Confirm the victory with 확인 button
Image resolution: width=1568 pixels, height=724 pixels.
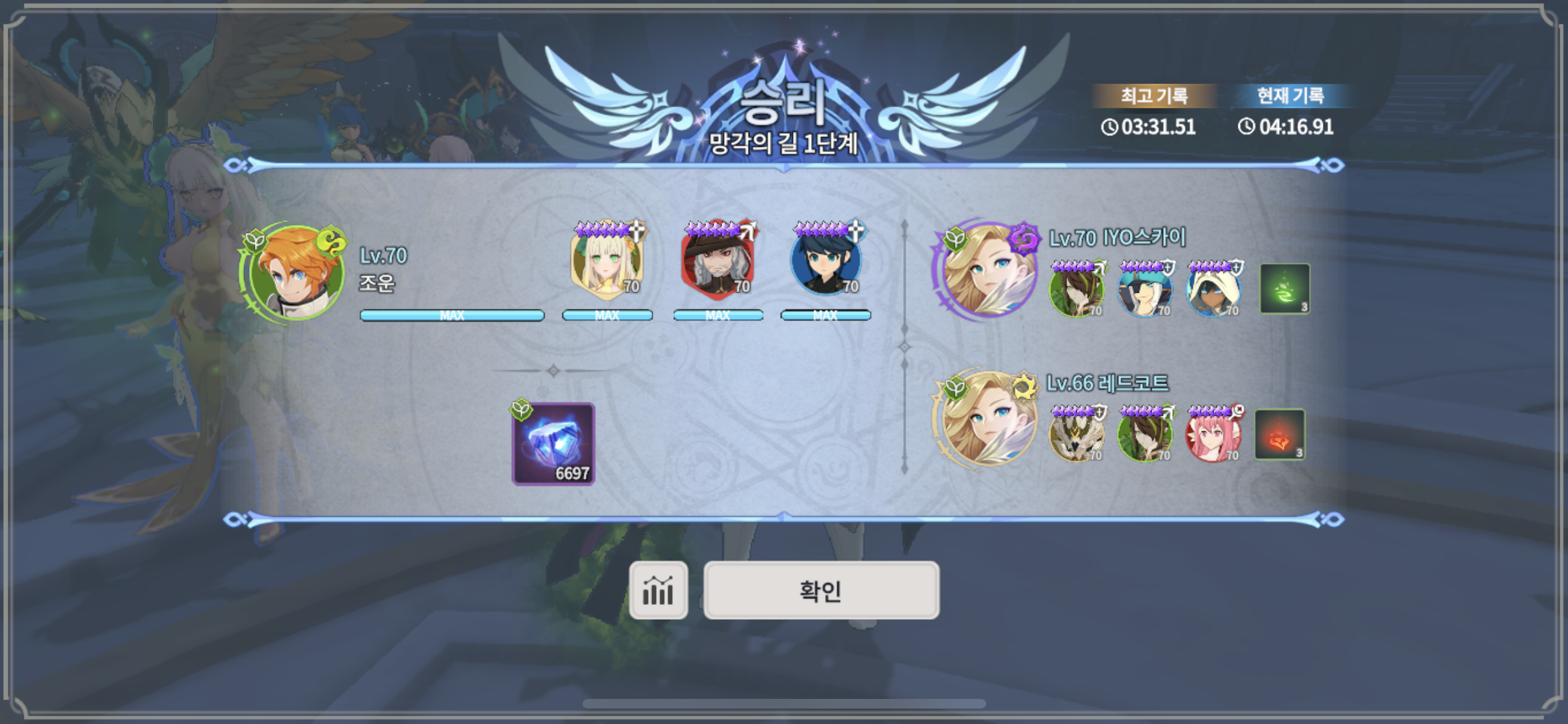point(821,590)
